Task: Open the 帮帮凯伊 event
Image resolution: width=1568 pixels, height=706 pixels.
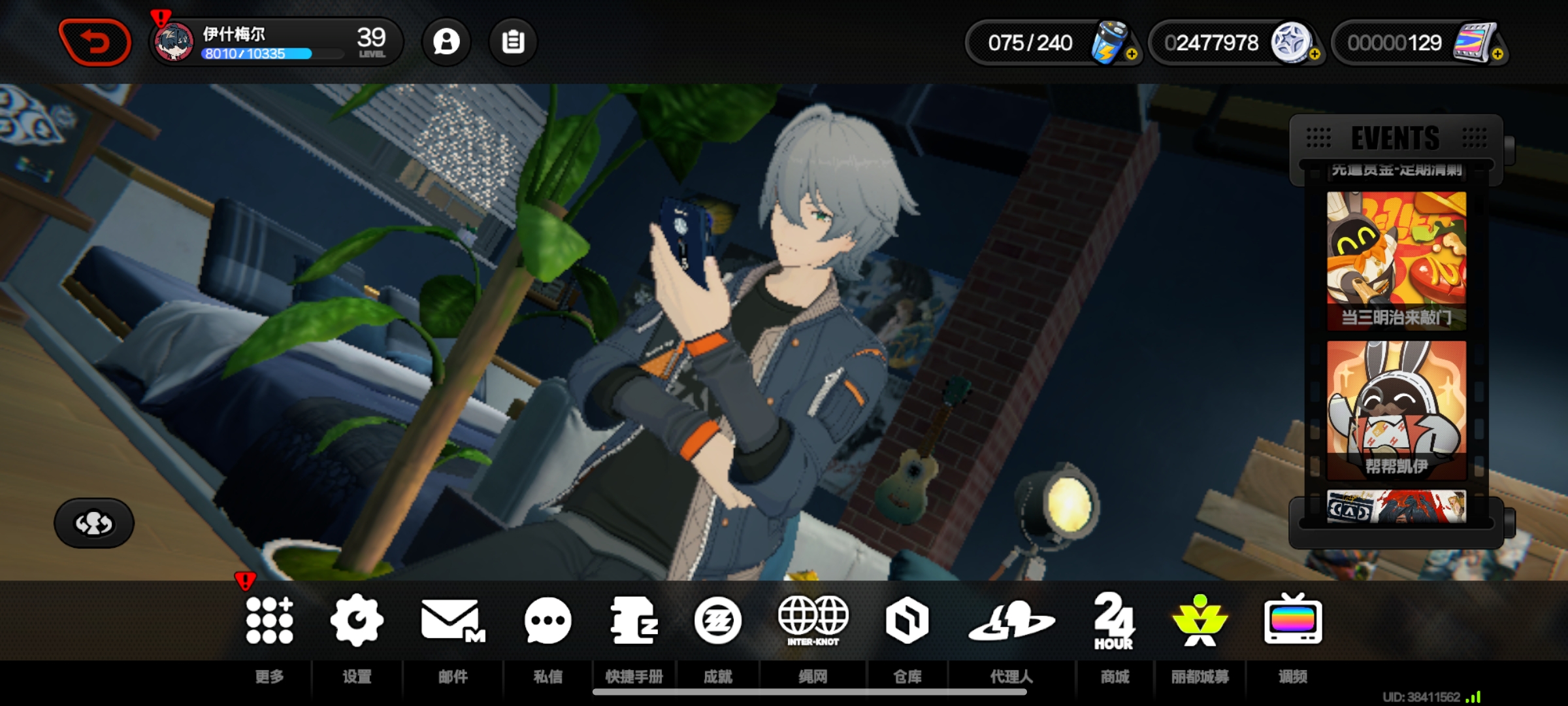Action: coord(1396,409)
